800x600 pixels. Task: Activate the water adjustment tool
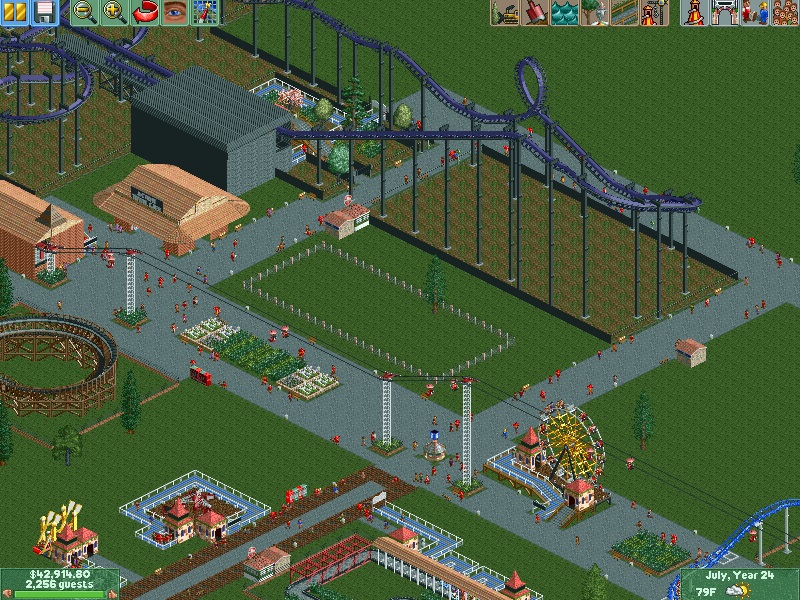point(565,12)
